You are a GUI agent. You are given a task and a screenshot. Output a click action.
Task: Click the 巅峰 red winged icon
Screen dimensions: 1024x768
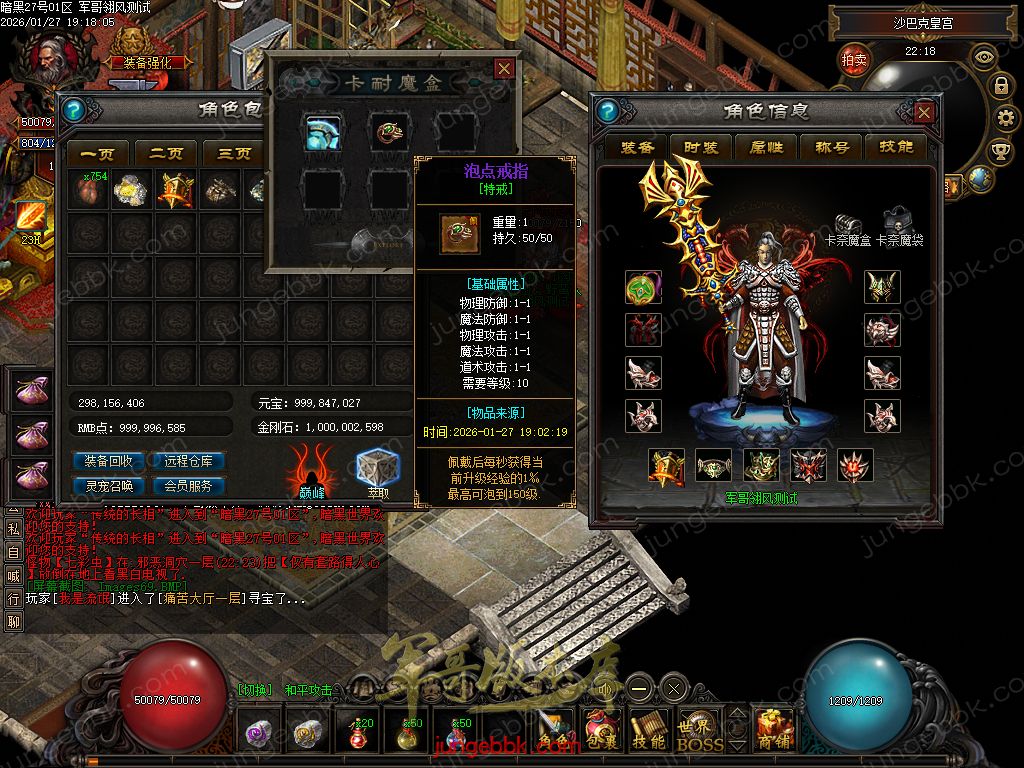coord(312,470)
